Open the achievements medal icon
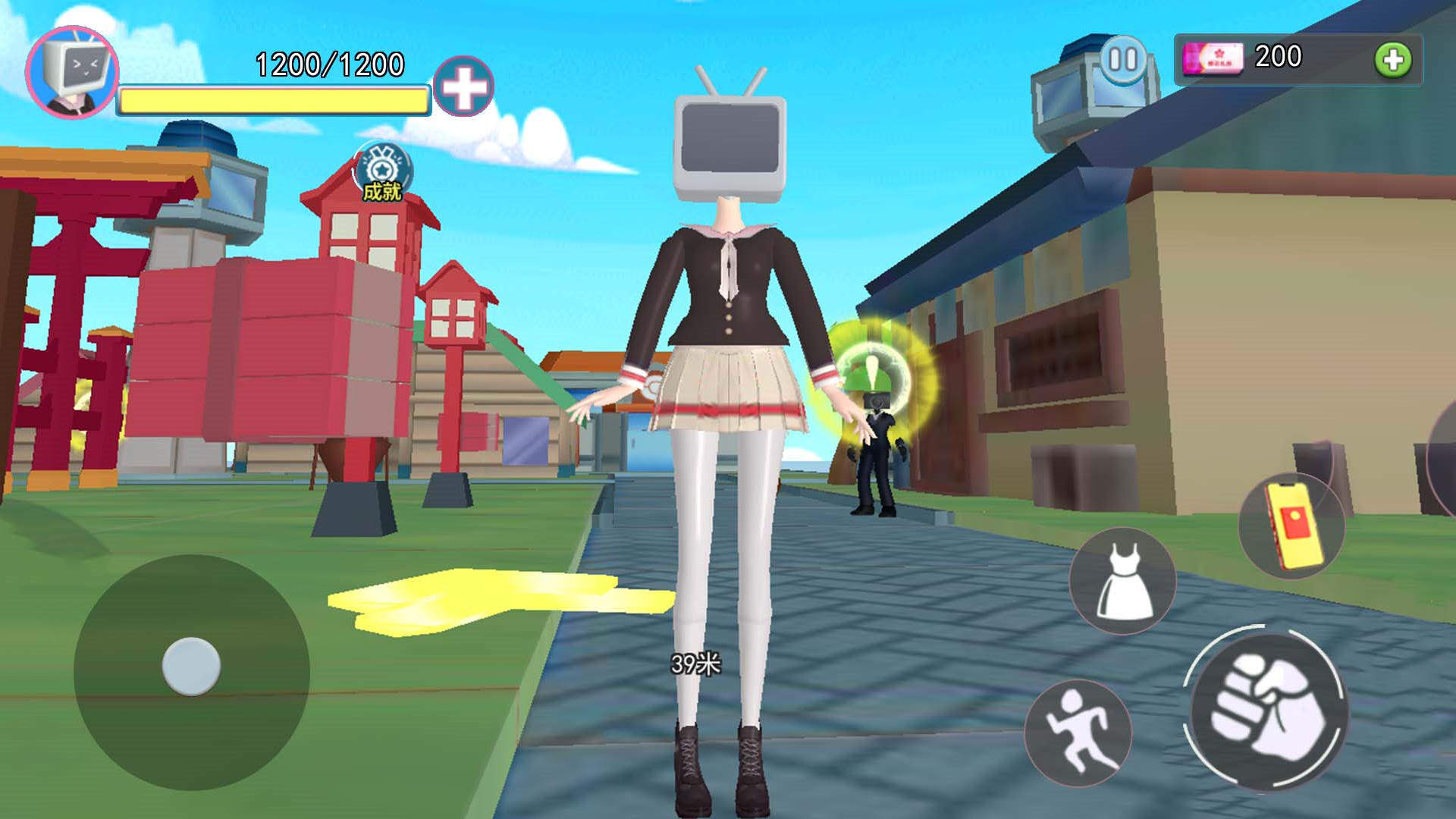The width and height of the screenshot is (1456, 819). pos(383,171)
